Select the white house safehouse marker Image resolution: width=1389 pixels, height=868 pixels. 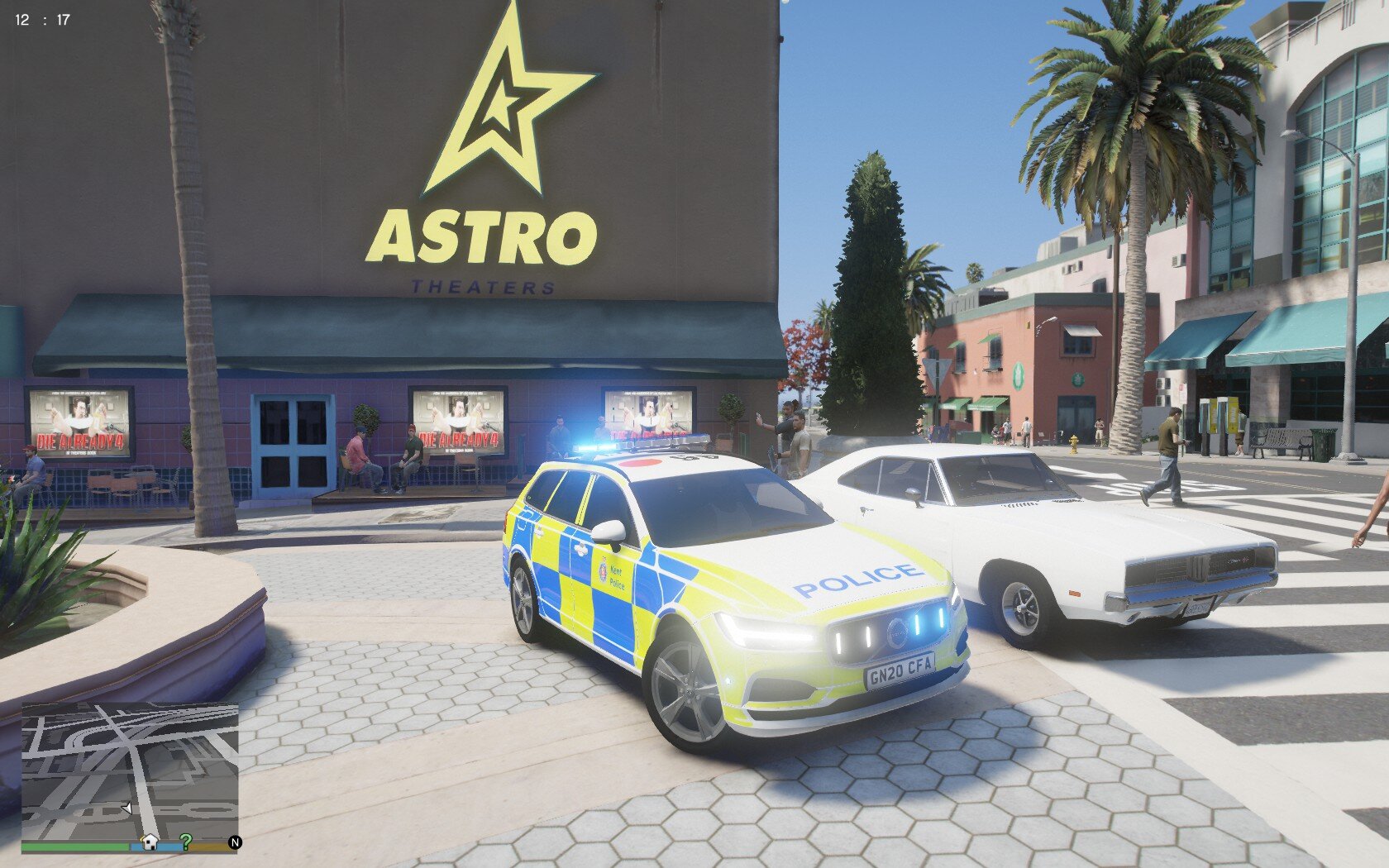150,842
